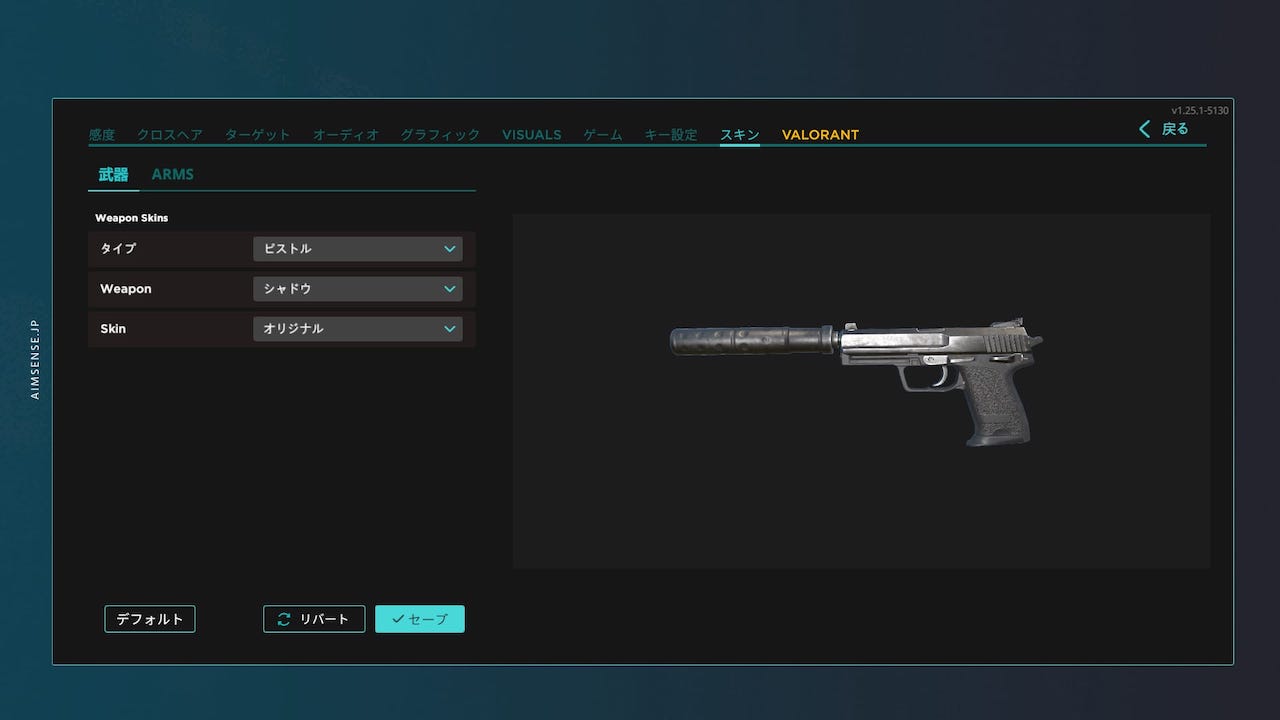Click the refresh icon on リバート button

coord(283,618)
